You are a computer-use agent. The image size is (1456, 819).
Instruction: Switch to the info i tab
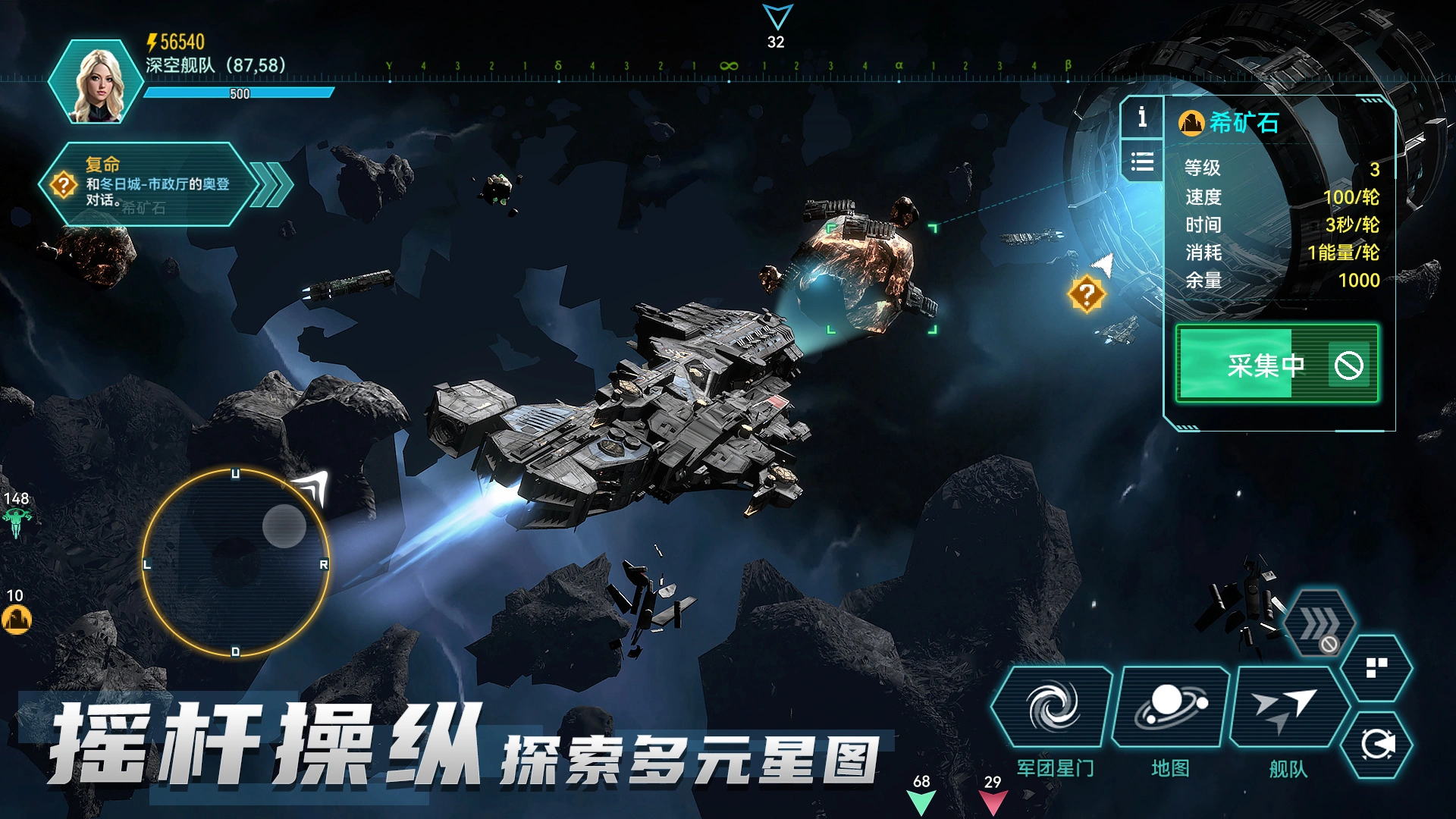click(x=1142, y=116)
